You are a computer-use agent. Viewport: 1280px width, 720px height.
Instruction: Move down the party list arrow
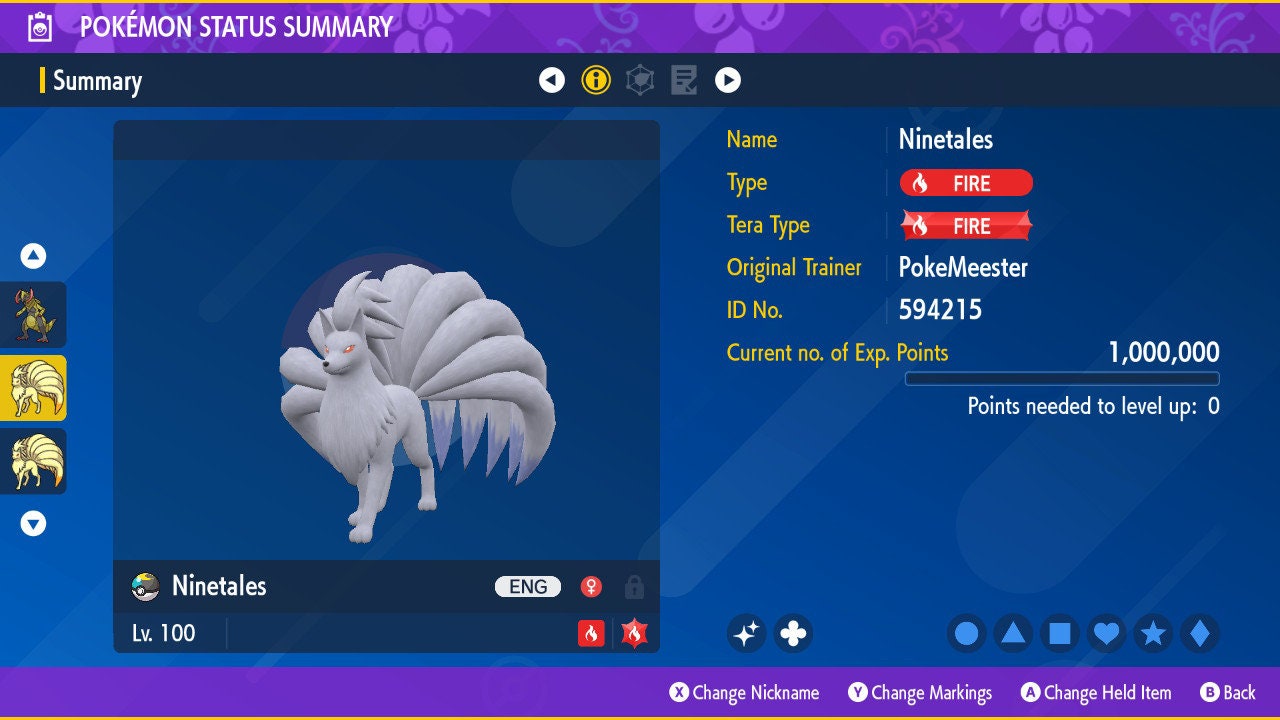[33, 523]
